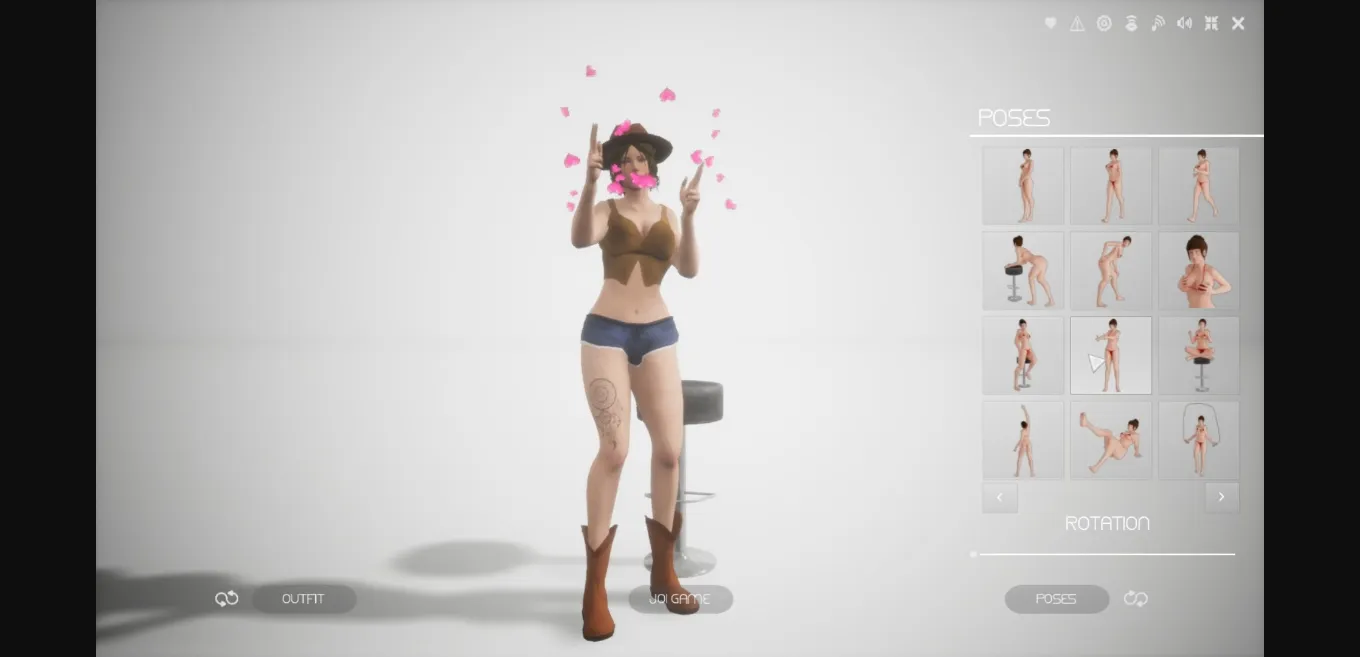Select the close-up portrait pose thumbnail

pos(1198,271)
